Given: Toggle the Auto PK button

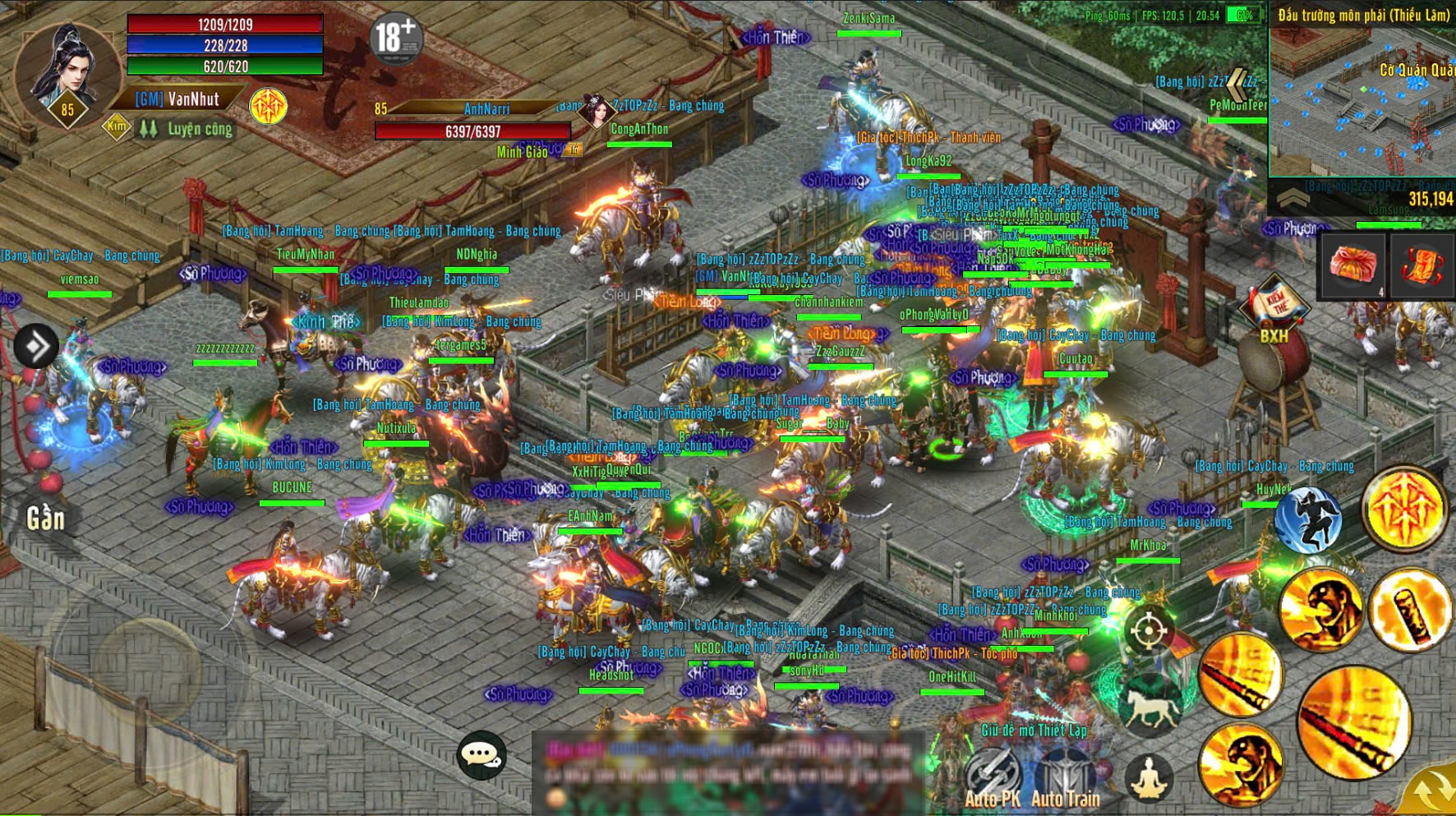Looking at the screenshot, I should tap(992, 781).
